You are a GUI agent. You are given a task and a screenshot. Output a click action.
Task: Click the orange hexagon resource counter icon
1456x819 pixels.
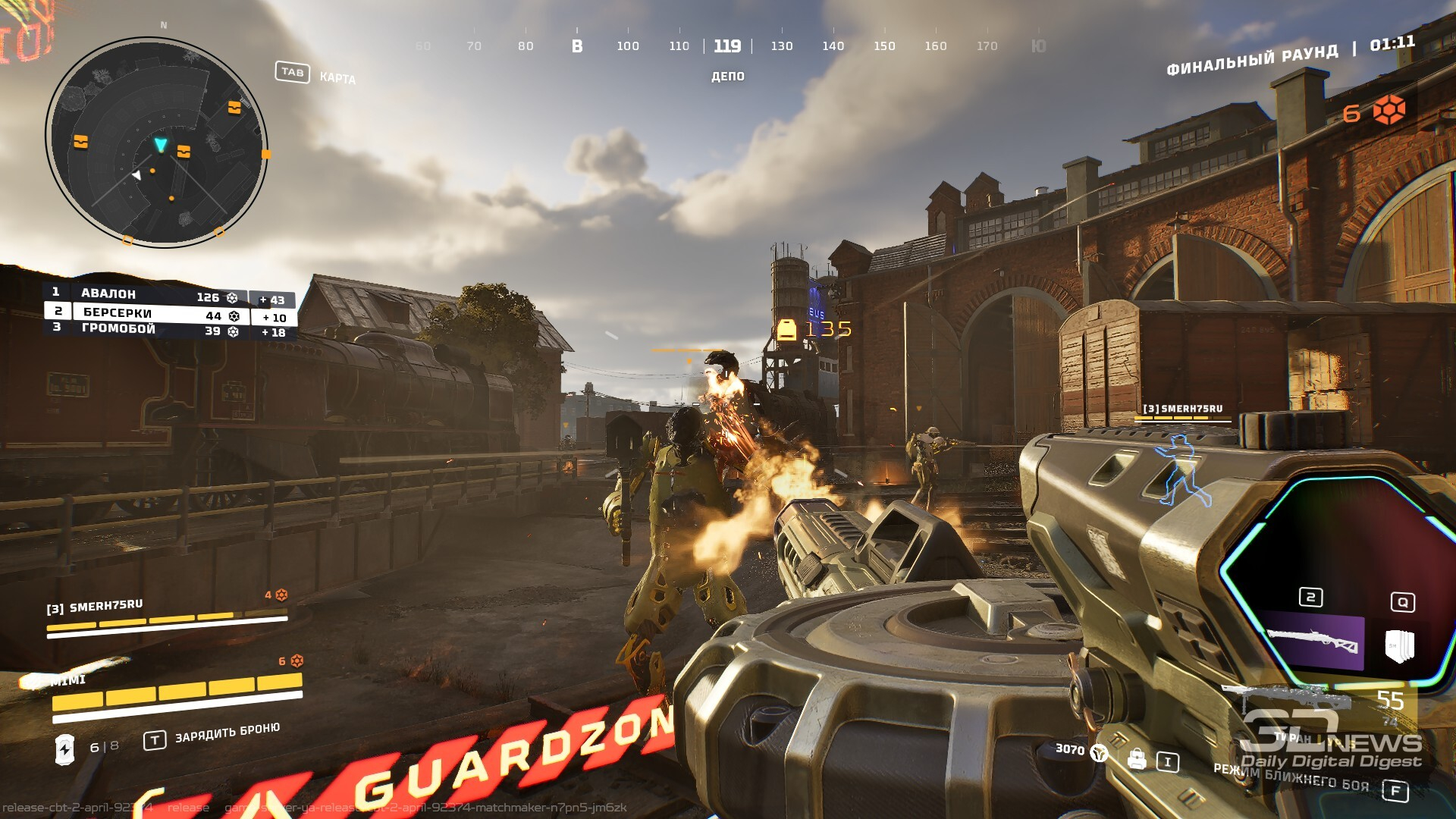pyautogui.click(x=1389, y=111)
